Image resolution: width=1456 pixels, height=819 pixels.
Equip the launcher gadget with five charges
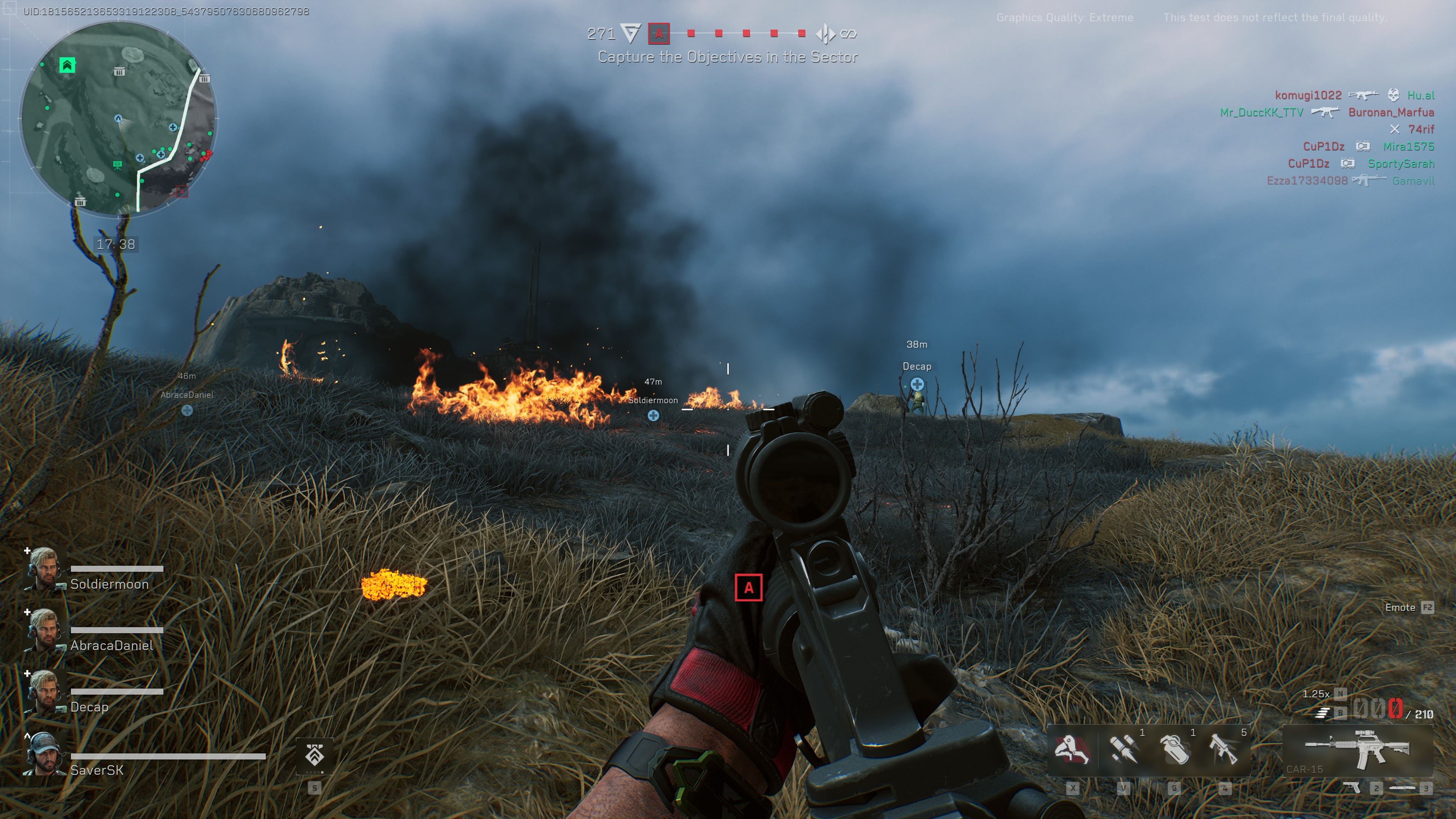[x=1225, y=750]
